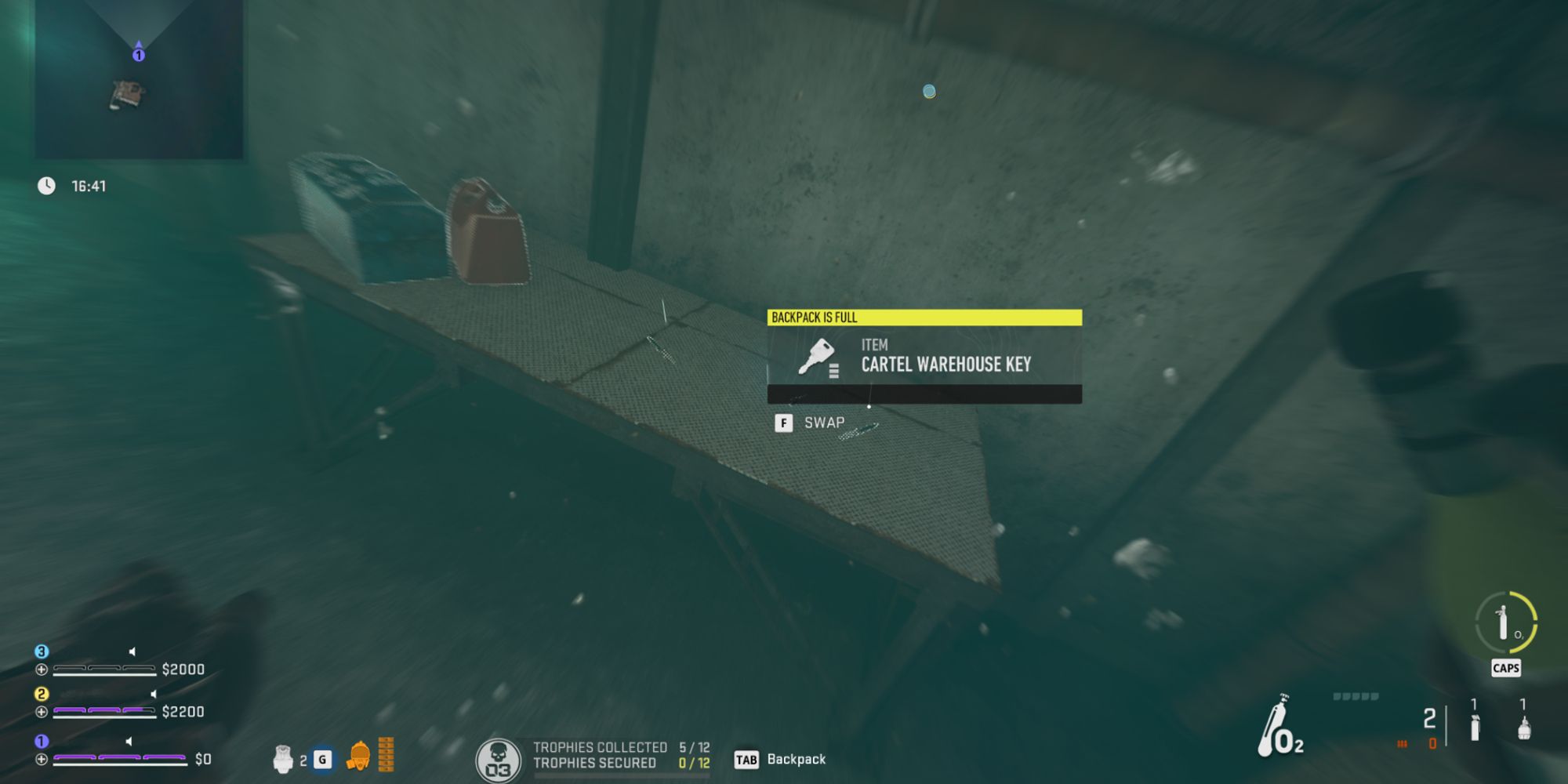The image size is (1568, 784).
Task: Click the Backpack Is Full warning banner
Action: (x=925, y=317)
